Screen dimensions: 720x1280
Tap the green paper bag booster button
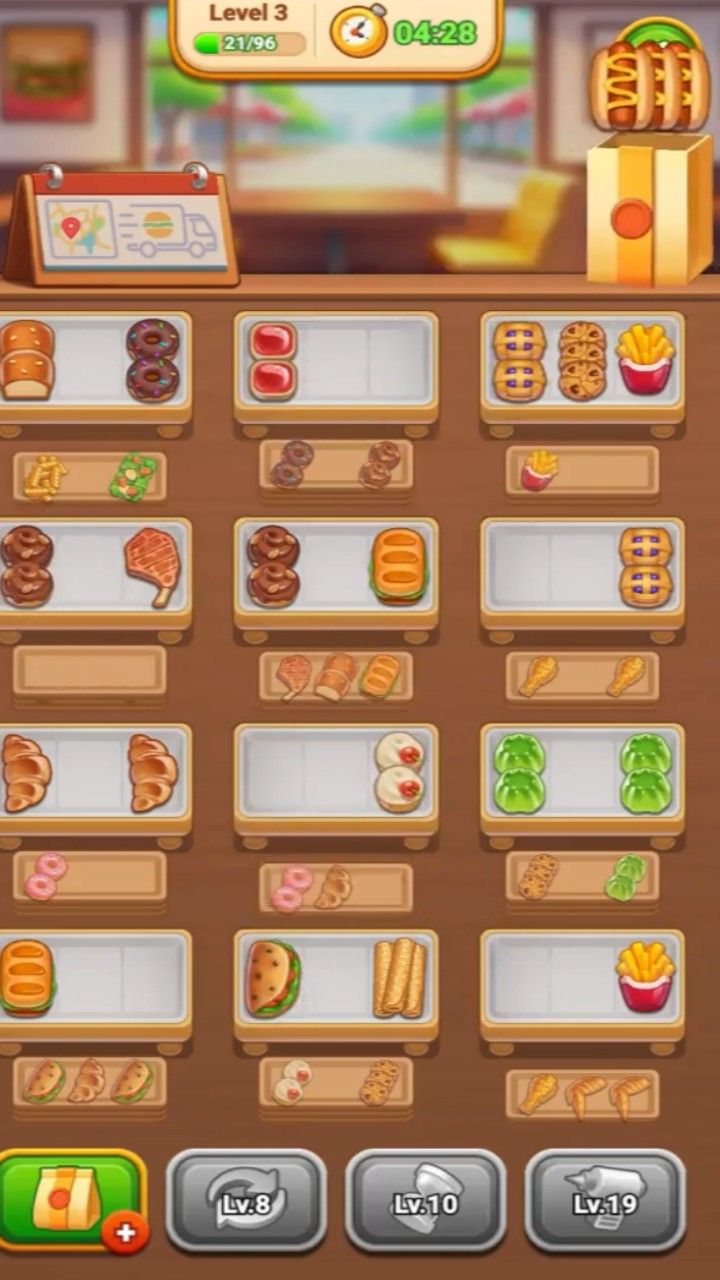click(70, 1198)
